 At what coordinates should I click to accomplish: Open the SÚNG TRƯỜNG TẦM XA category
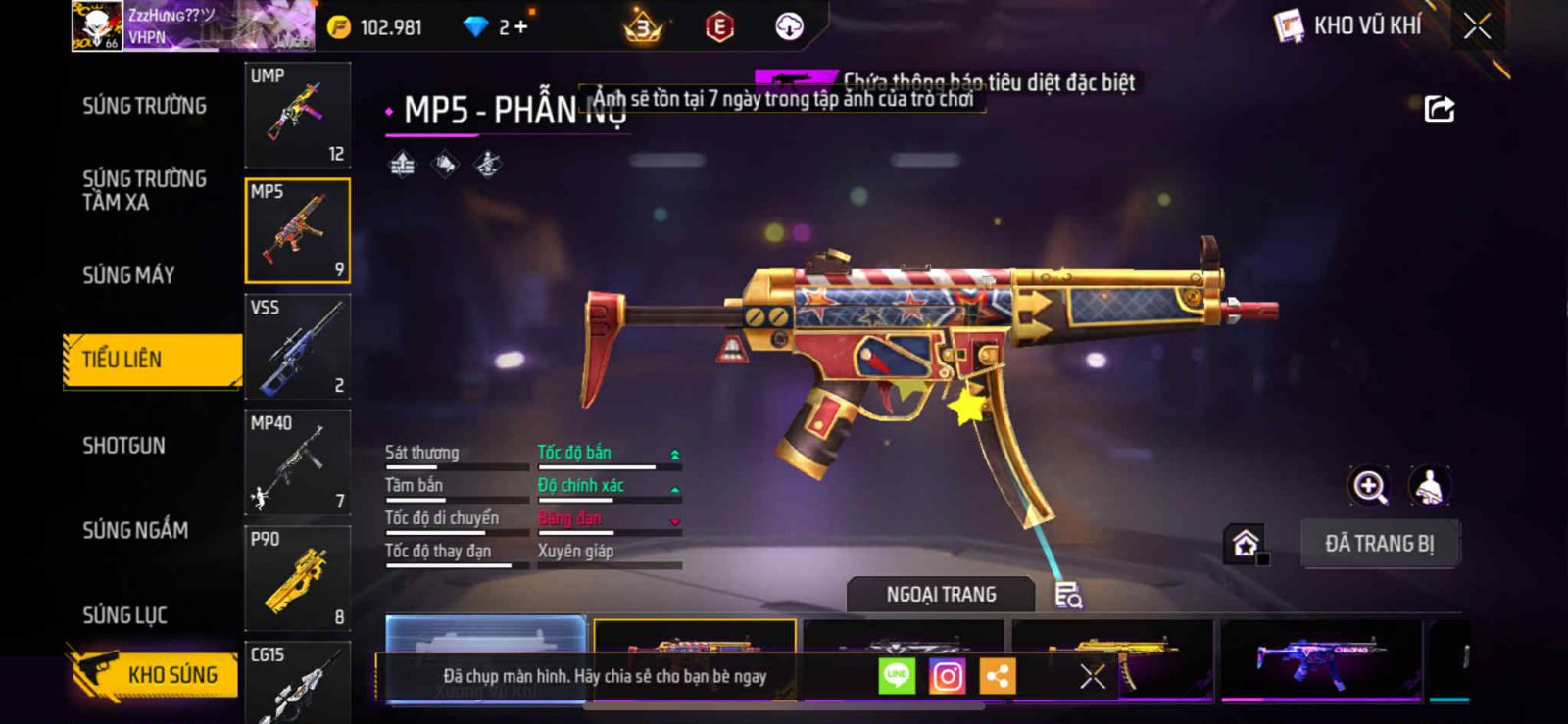click(144, 190)
